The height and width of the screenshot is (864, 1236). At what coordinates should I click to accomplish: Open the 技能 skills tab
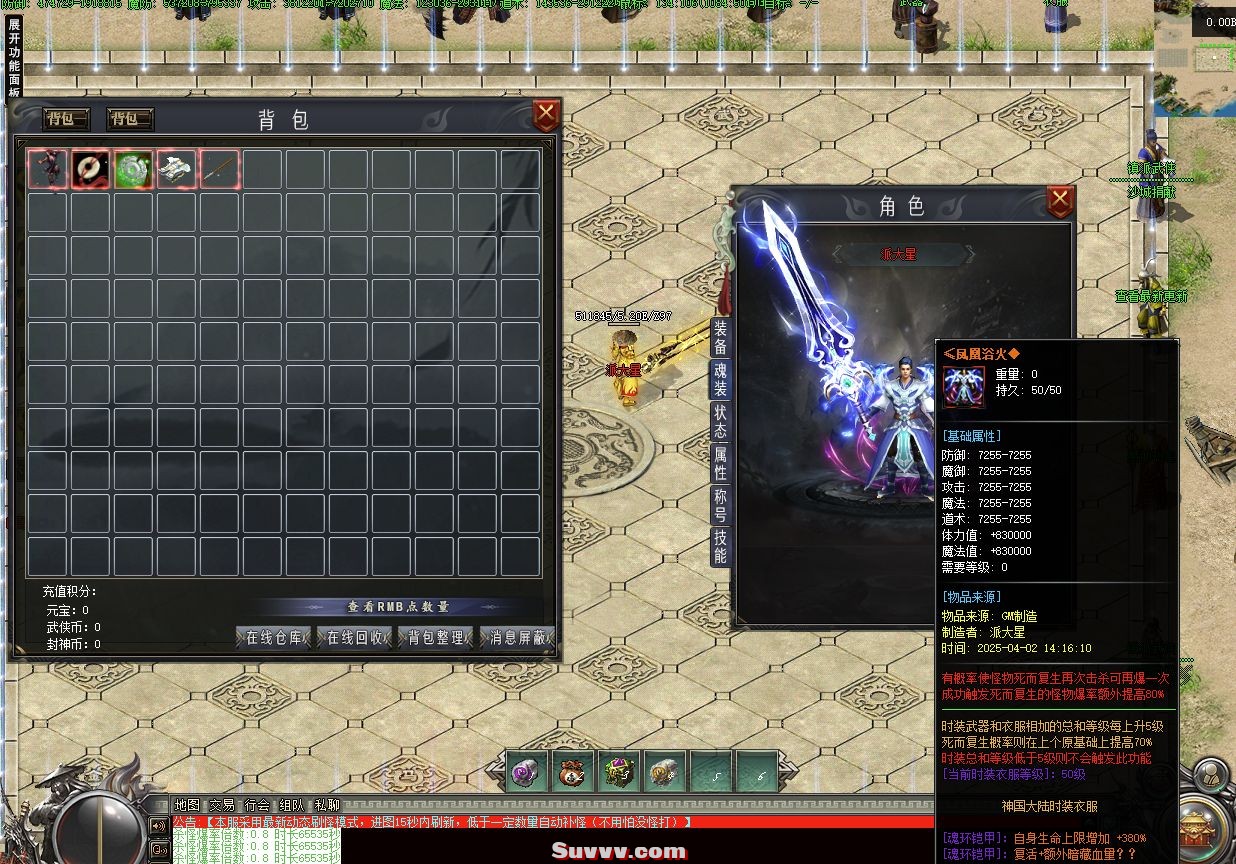[720, 547]
